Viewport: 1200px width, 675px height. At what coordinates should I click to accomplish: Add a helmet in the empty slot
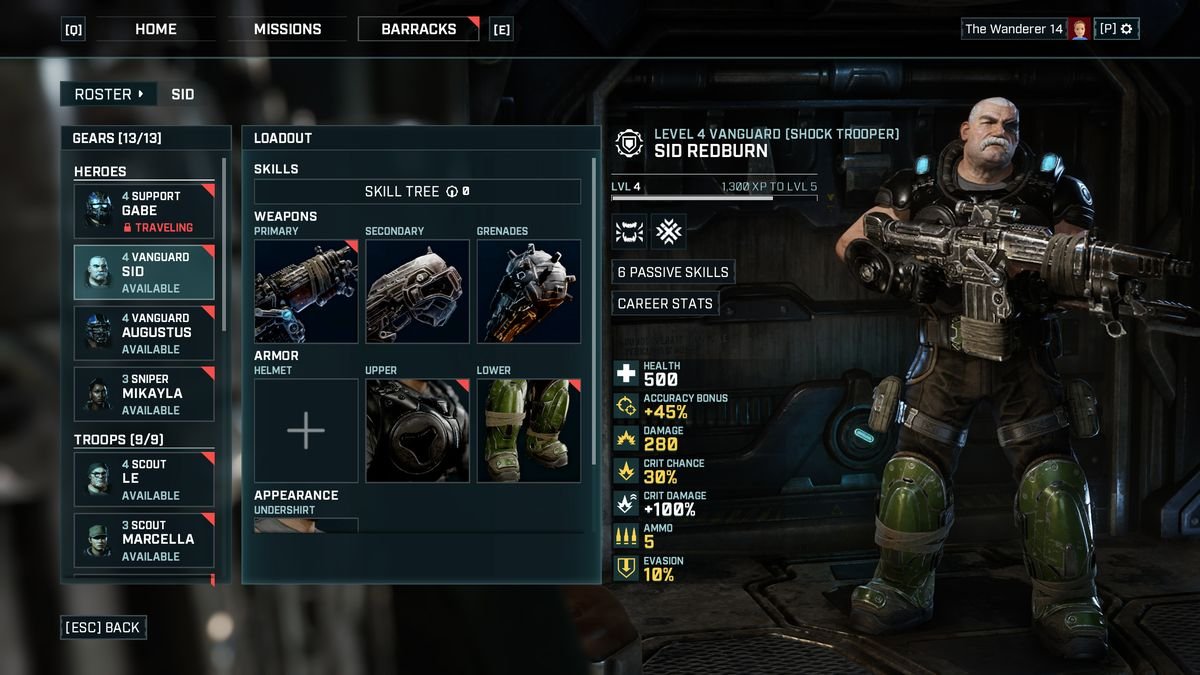pos(306,430)
